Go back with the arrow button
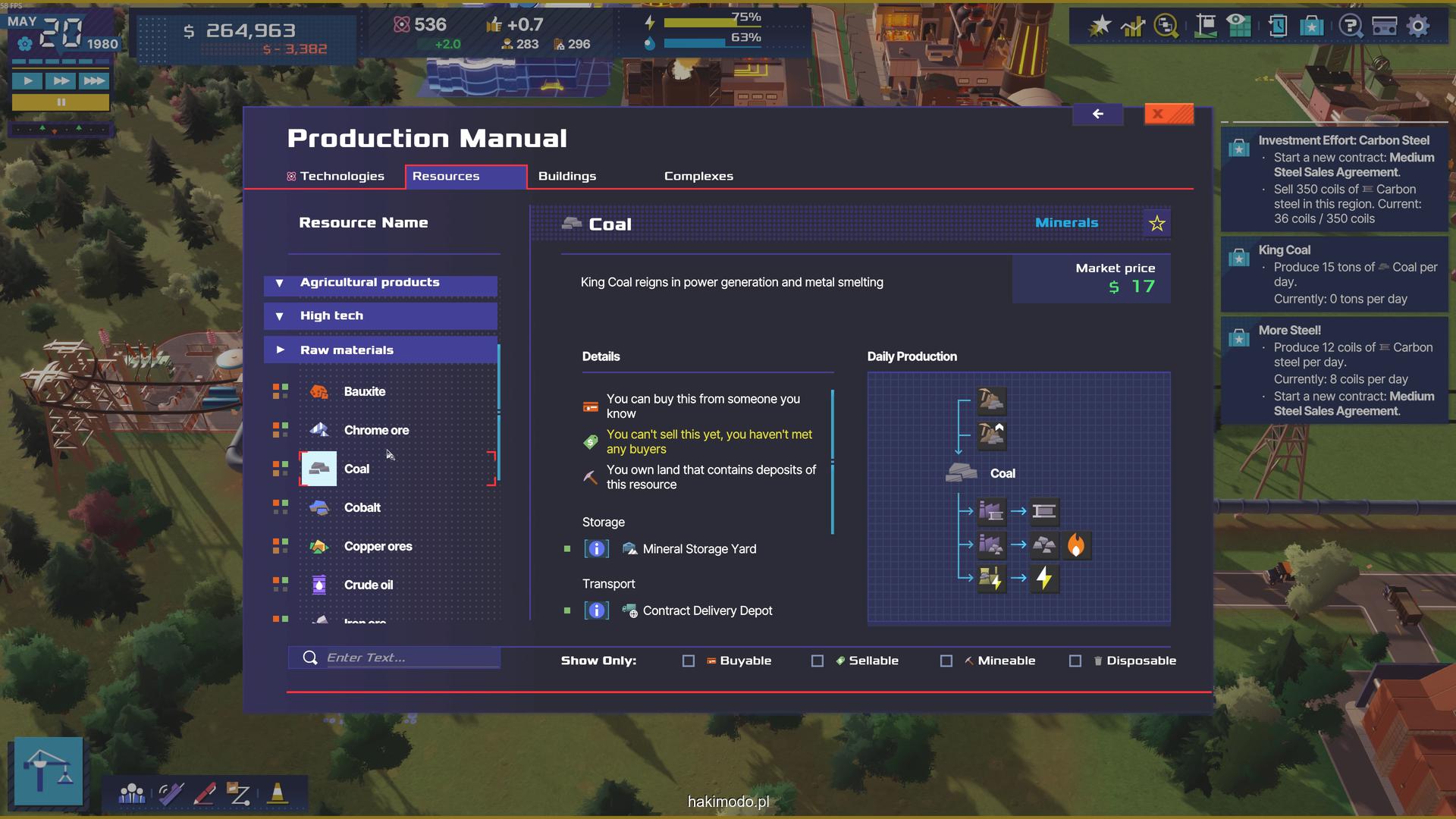This screenshot has height=819, width=1456. click(1097, 115)
